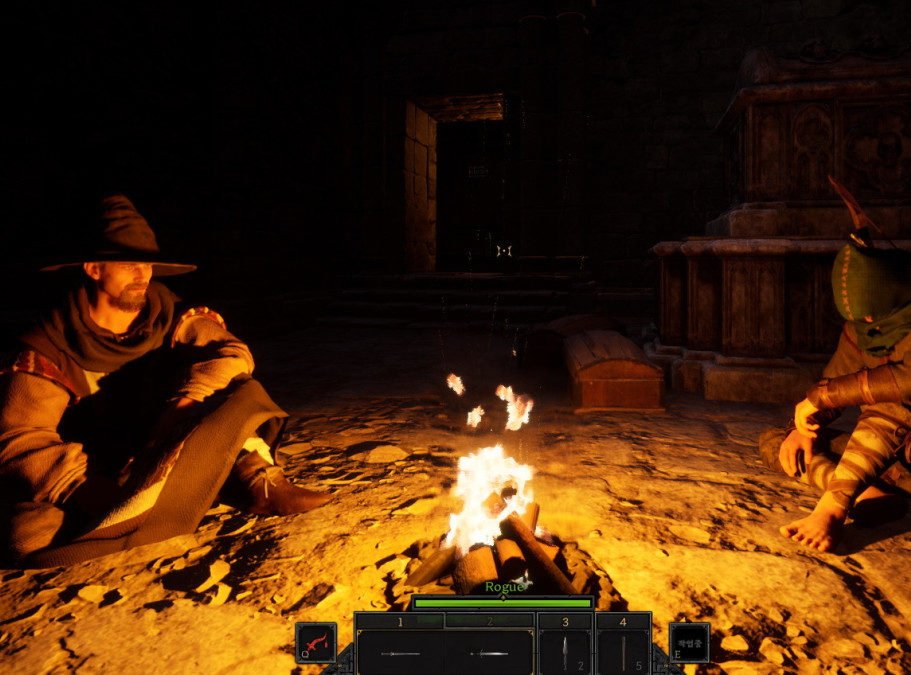911x675 pixels.
Task: Activate the E skill with Korean text
Action: click(x=689, y=642)
